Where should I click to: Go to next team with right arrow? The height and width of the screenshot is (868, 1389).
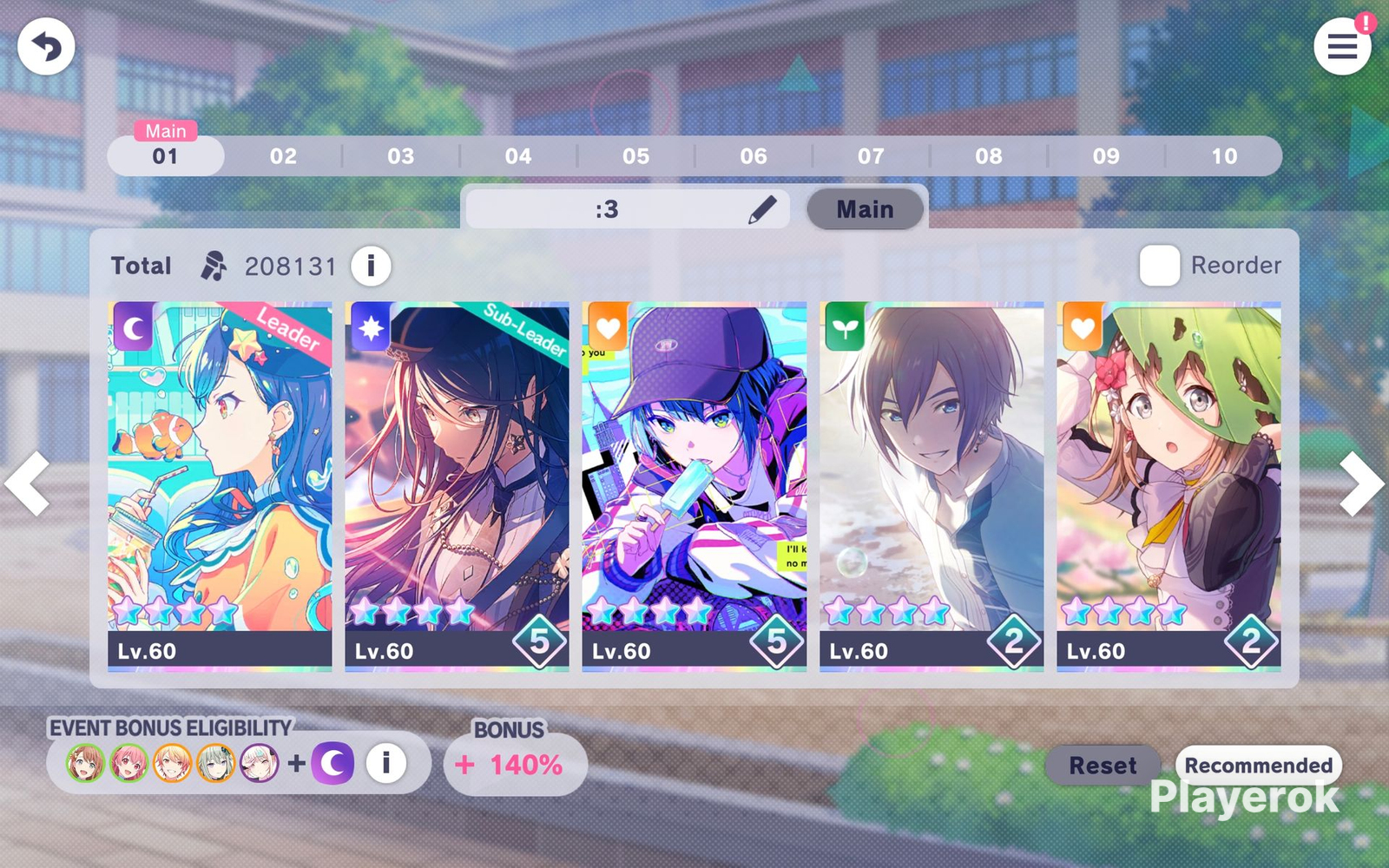(x=1360, y=484)
